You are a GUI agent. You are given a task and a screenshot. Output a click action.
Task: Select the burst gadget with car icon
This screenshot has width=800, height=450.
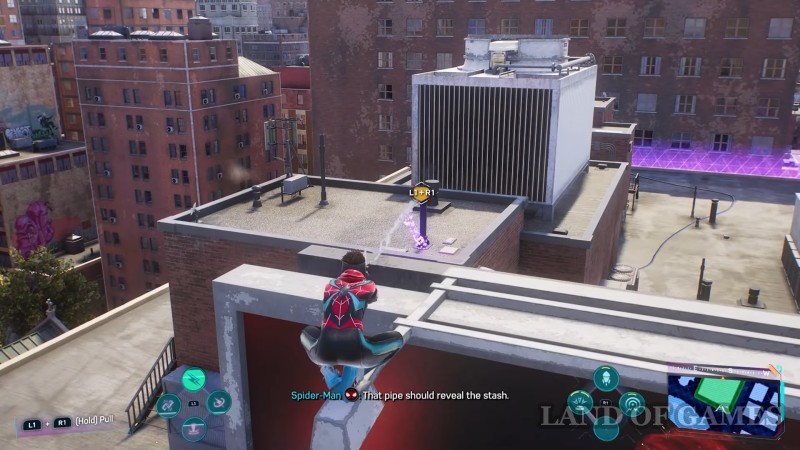(580, 403)
